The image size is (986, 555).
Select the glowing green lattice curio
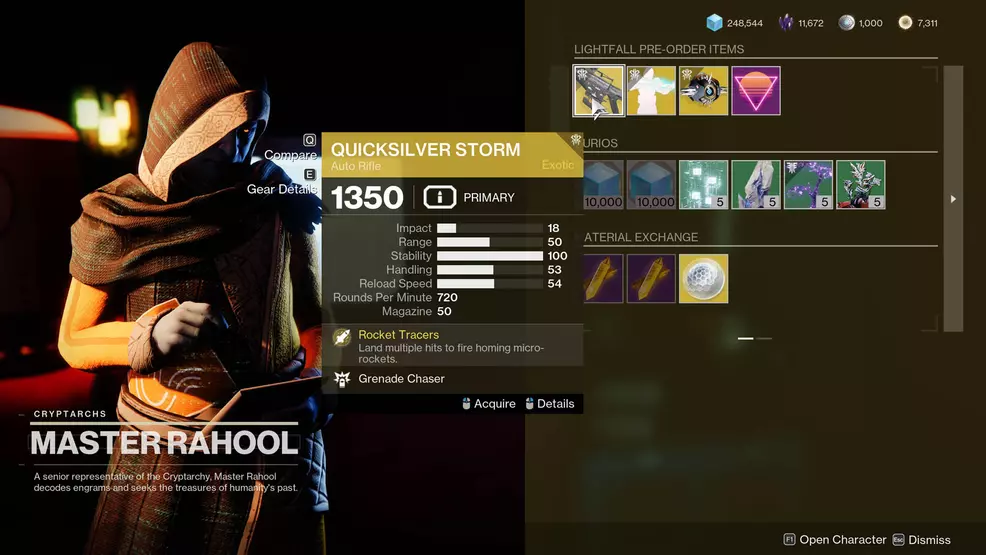point(704,185)
